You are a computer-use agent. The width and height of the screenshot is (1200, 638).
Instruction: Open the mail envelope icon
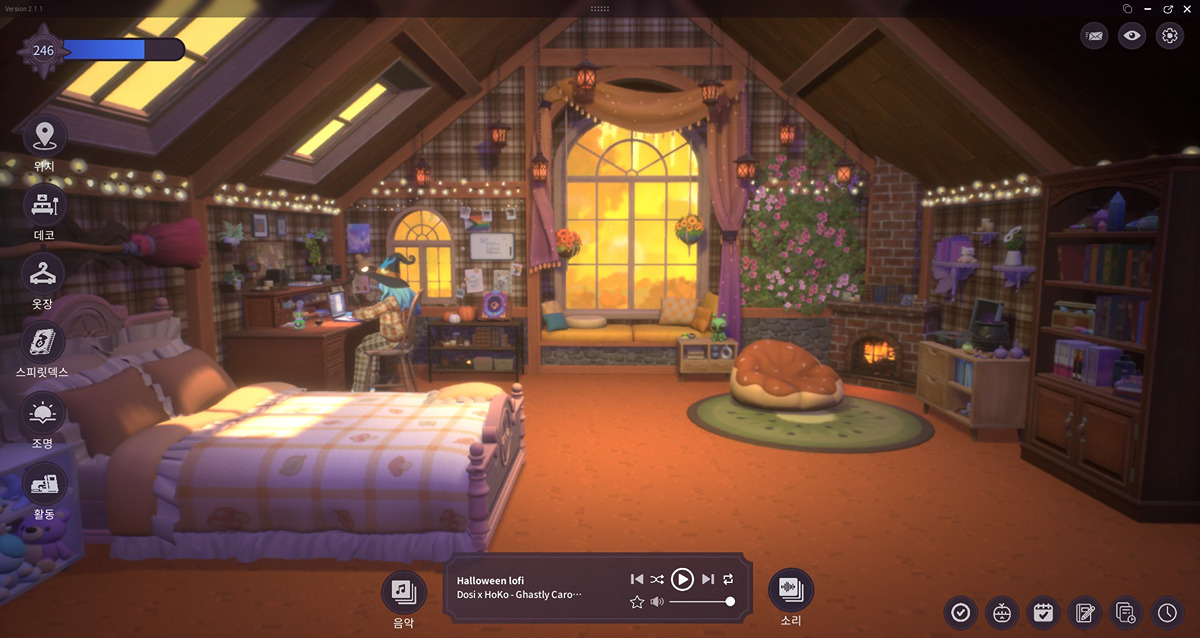(x=1095, y=36)
